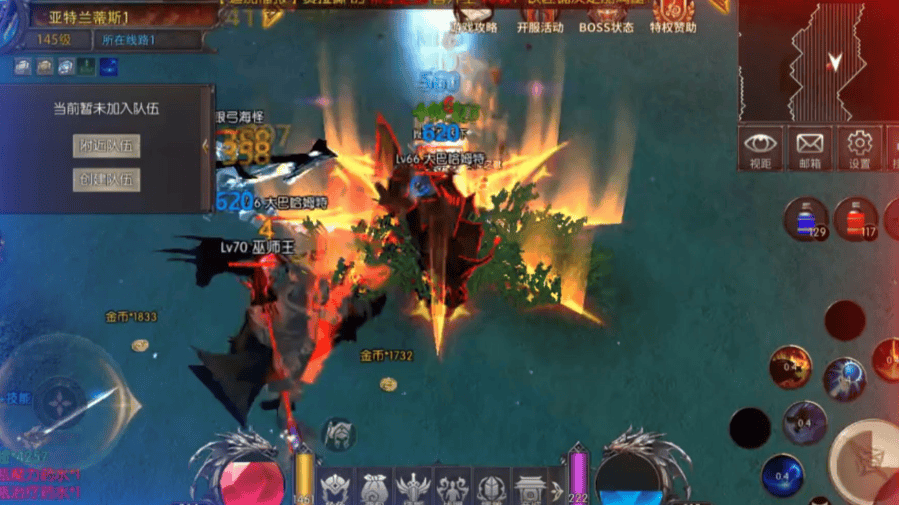Open the 邮箱 mailbox
Screen dimensions: 899x505
[x=809, y=147]
